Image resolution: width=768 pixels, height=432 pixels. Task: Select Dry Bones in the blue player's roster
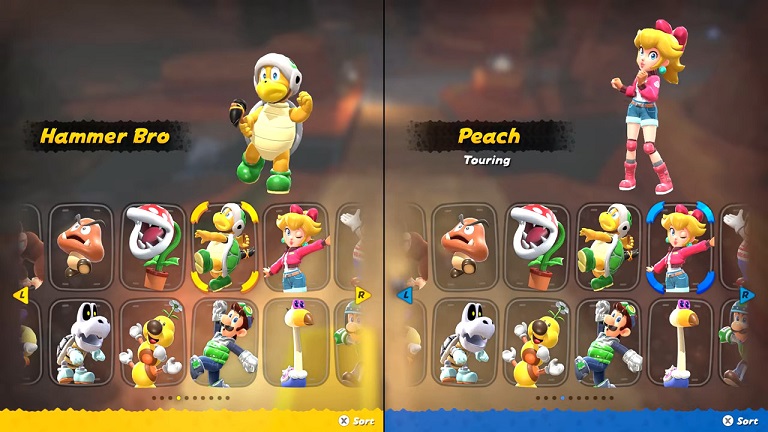pos(466,340)
